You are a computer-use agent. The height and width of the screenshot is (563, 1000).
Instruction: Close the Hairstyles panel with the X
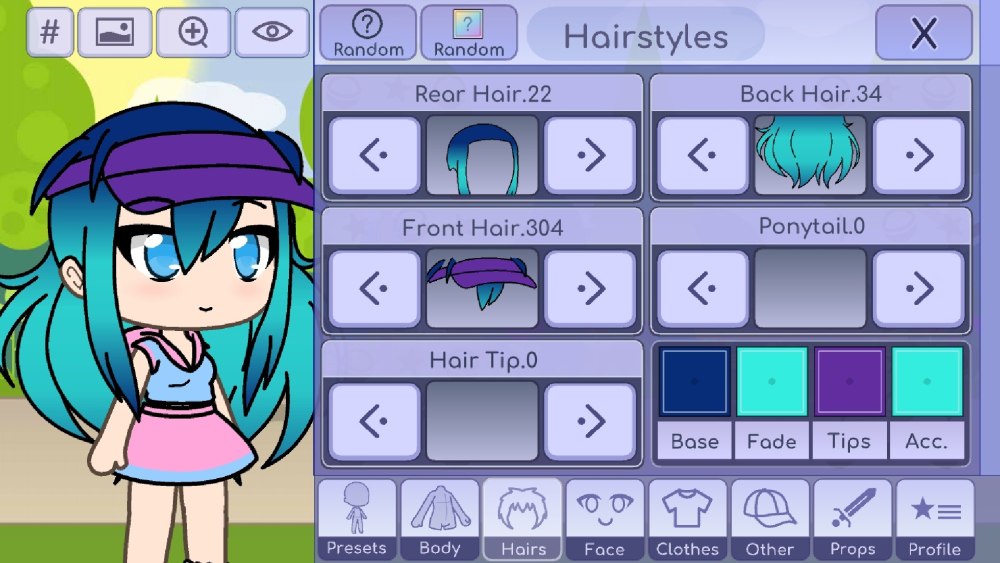pos(923,33)
